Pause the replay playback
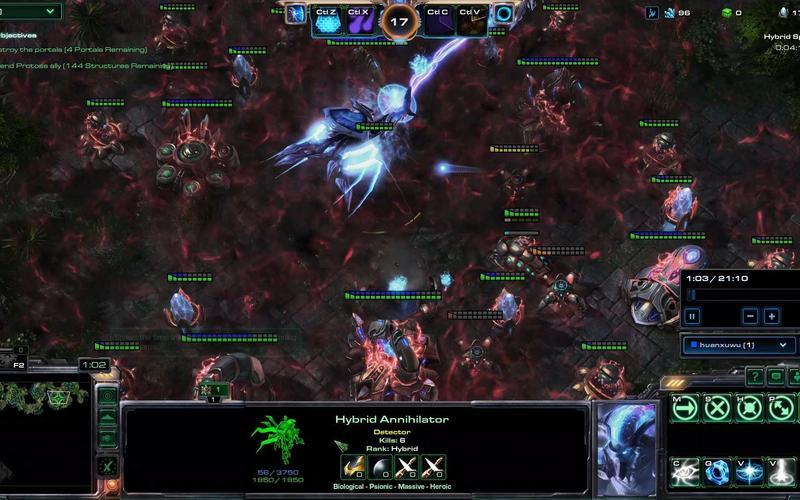Screen dimensions: 800x500 692,316
